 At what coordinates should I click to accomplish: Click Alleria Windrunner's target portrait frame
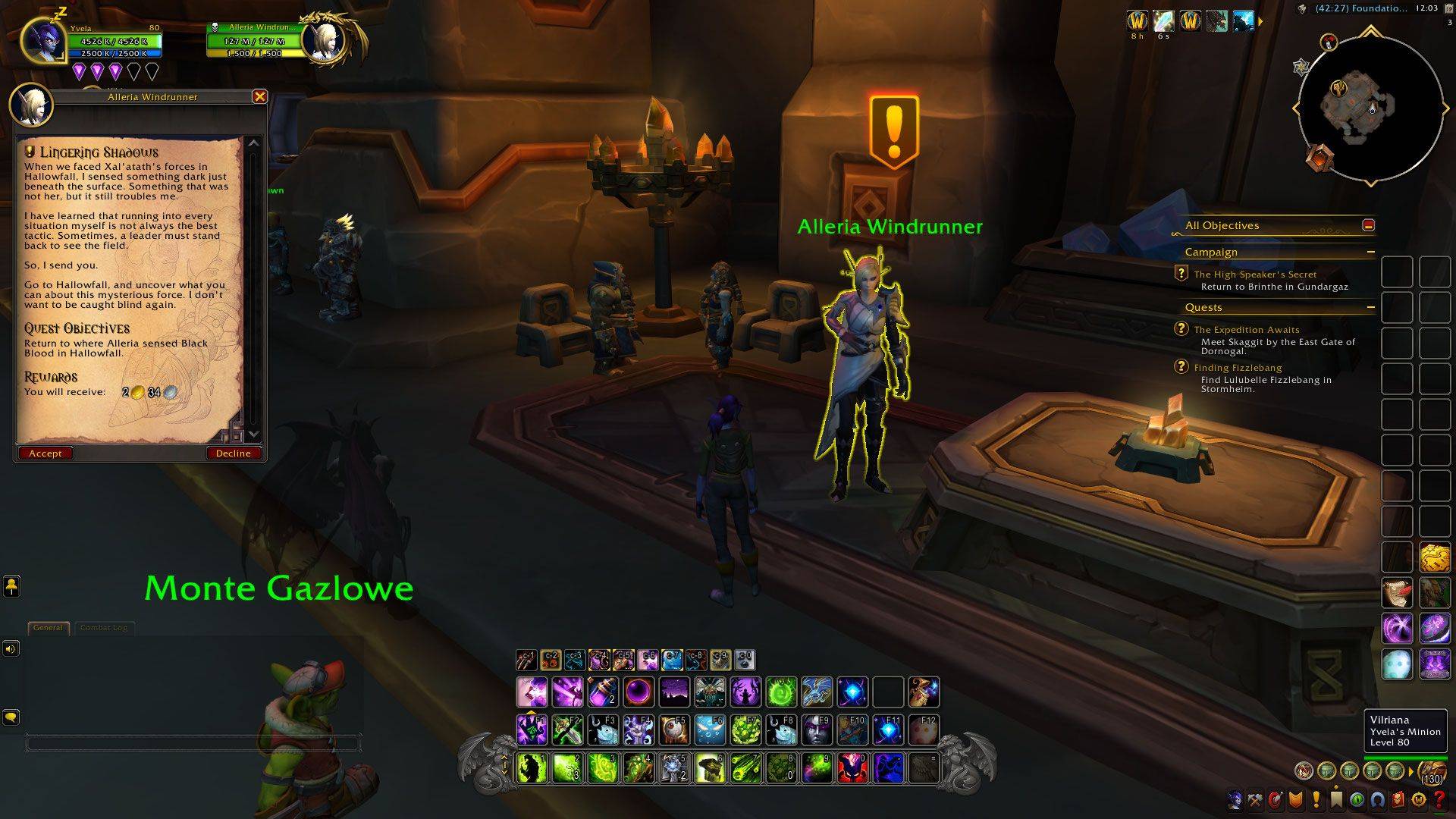click(x=326, y=38)
